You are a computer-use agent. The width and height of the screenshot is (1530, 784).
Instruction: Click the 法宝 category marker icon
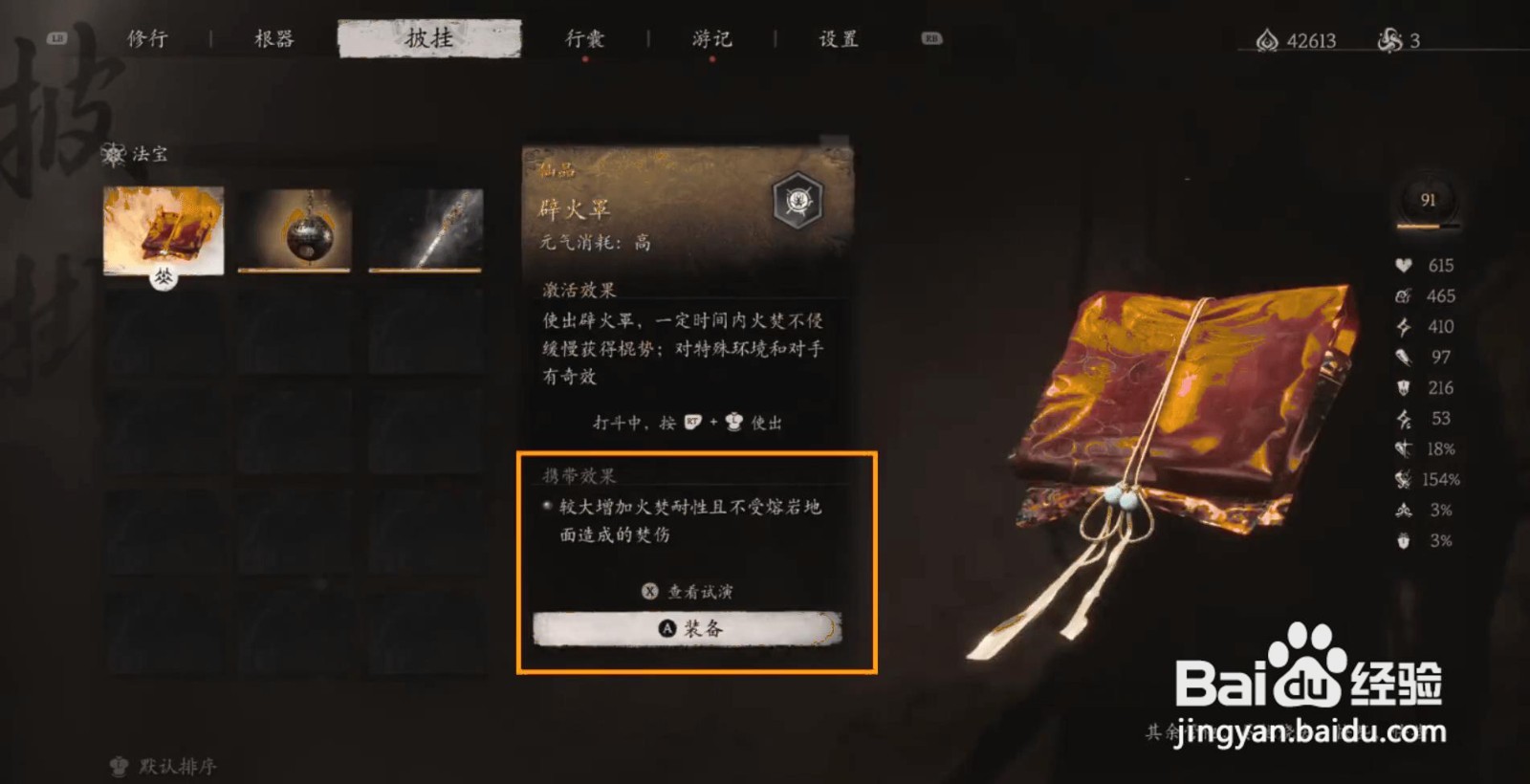click(x=114, y=153)
